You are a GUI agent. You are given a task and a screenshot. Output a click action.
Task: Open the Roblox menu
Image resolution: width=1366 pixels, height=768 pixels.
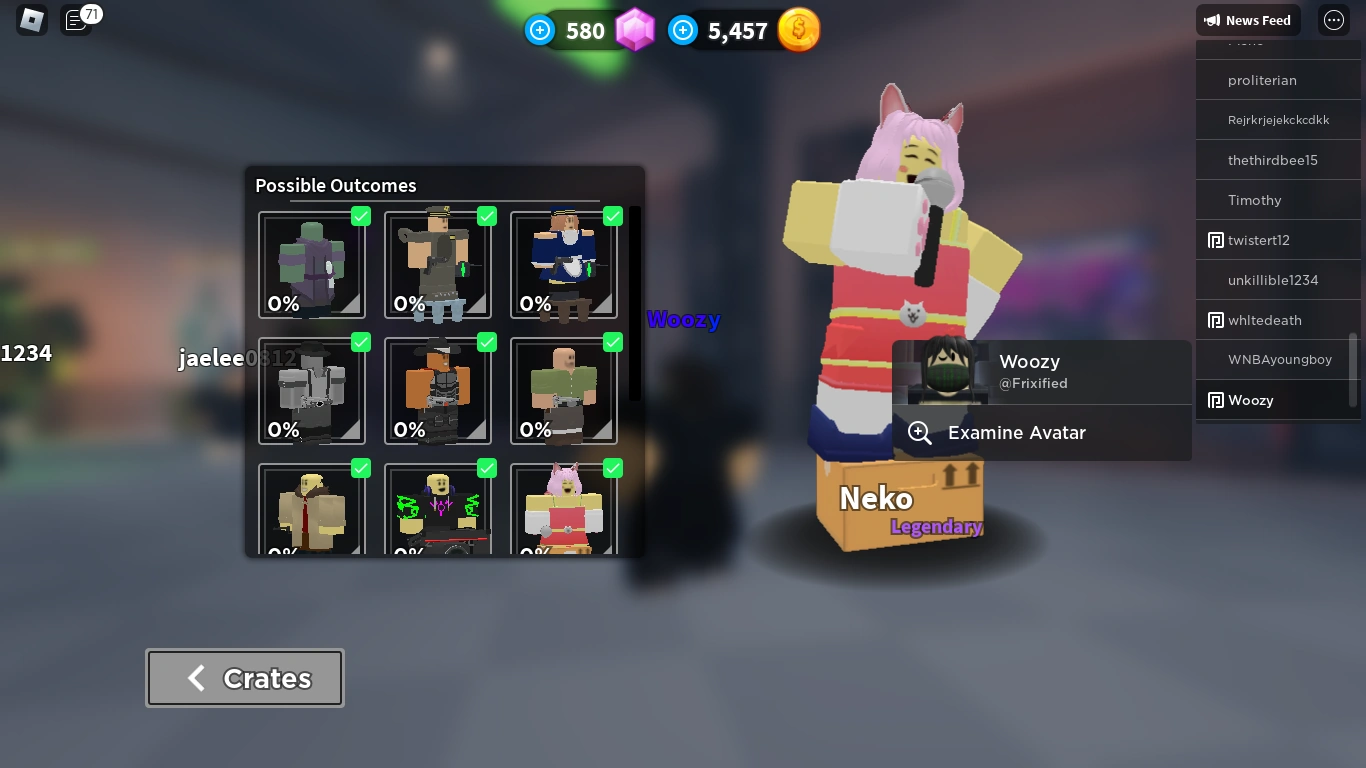pos(30,20)
